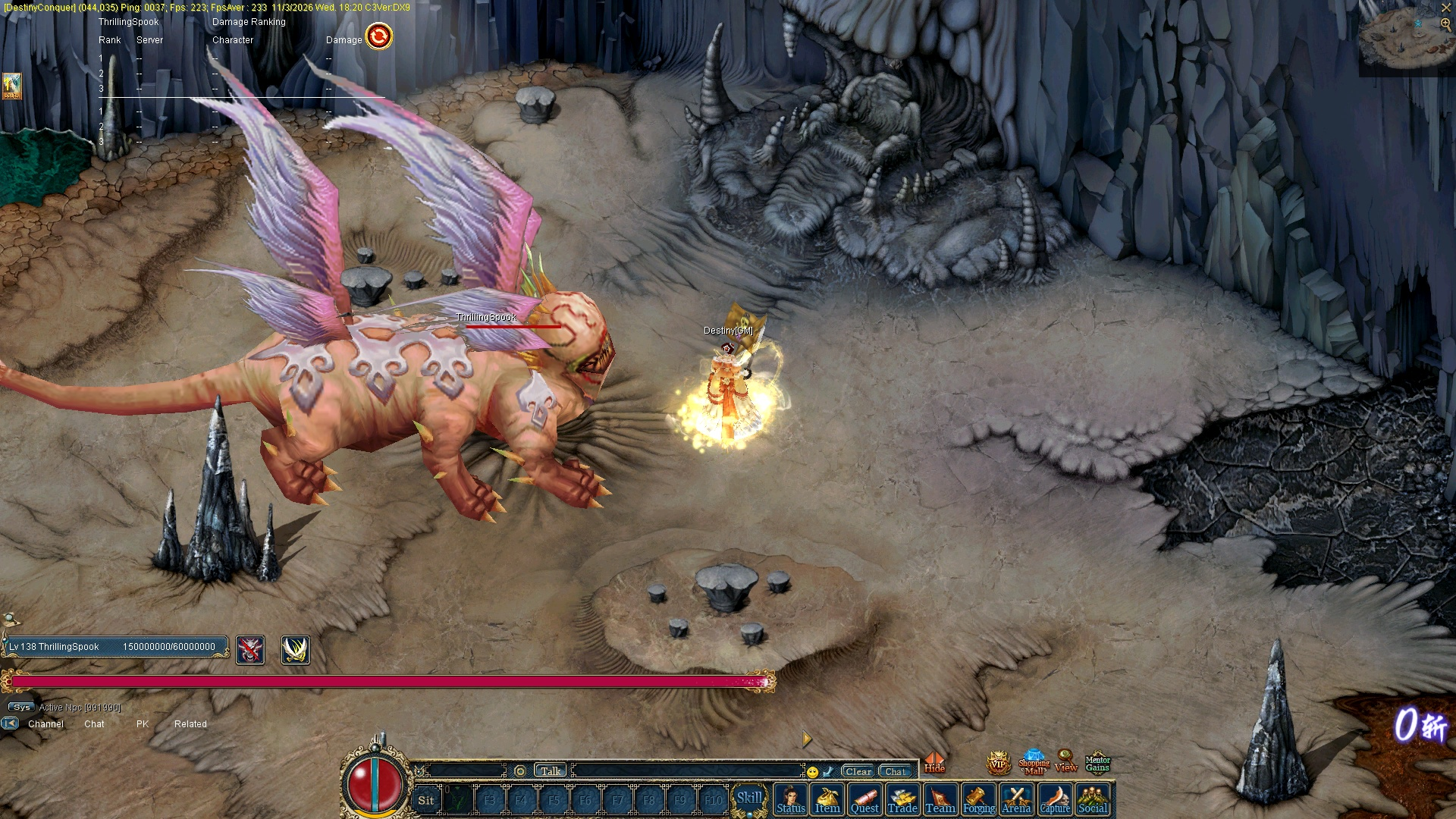Enter the Arena menu

1016,800
